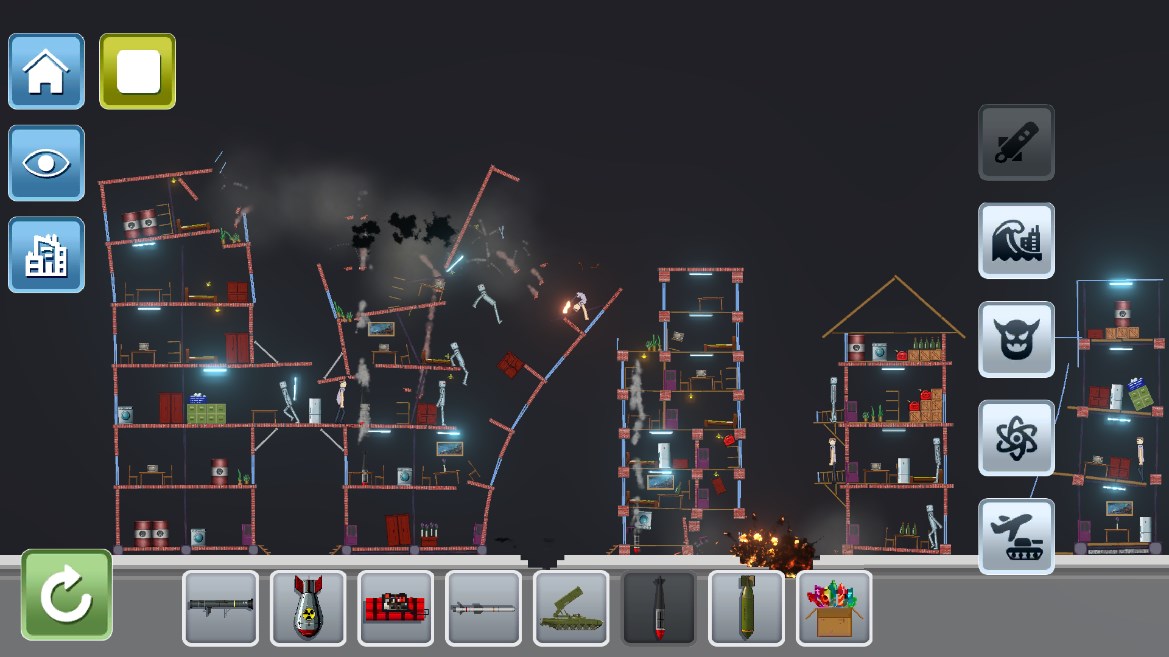
Task: Switch to the plane and tank category
Action: point(1016,537)
